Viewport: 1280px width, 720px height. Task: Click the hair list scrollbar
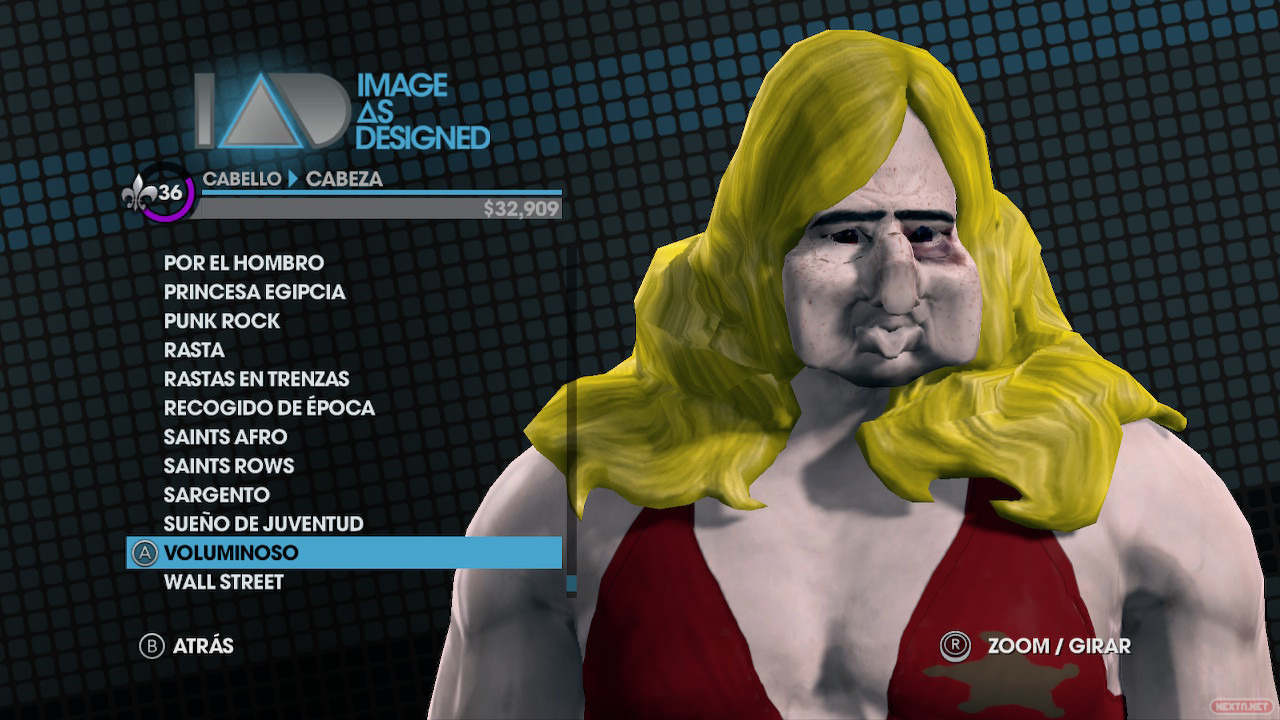click(x=571, y=420)
